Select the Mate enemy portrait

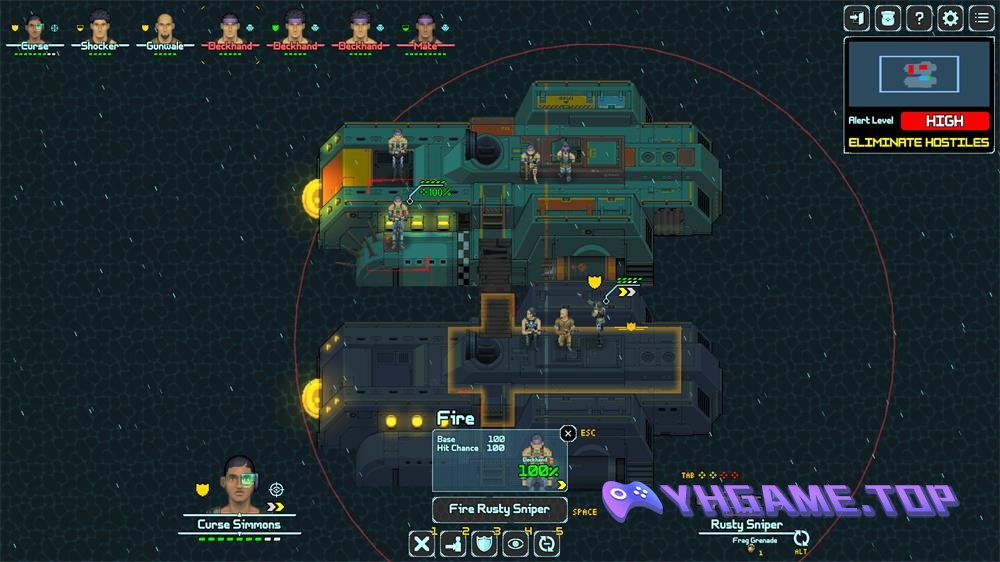[x=426, y=27]
